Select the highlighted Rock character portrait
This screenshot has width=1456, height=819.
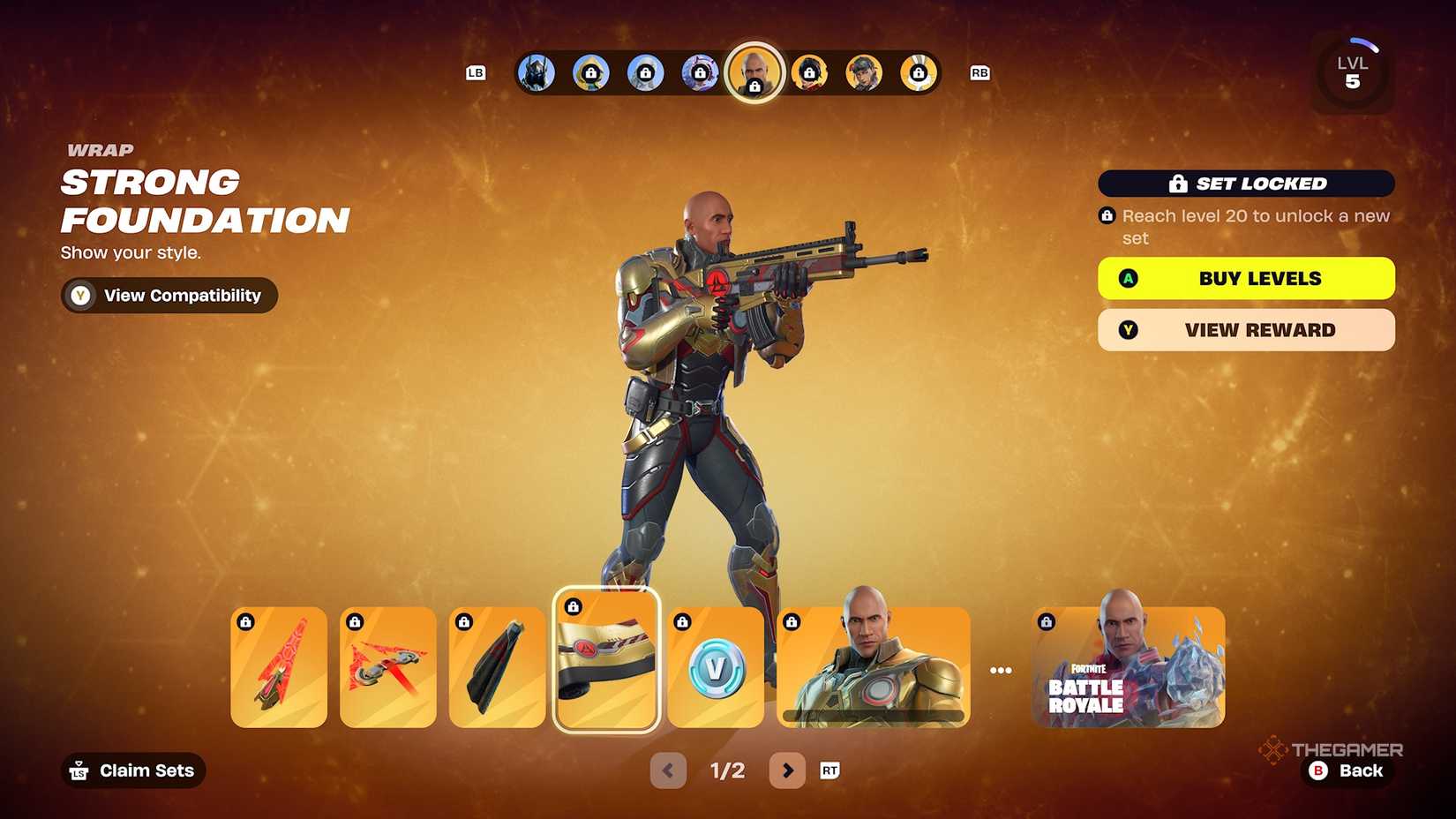755,73
